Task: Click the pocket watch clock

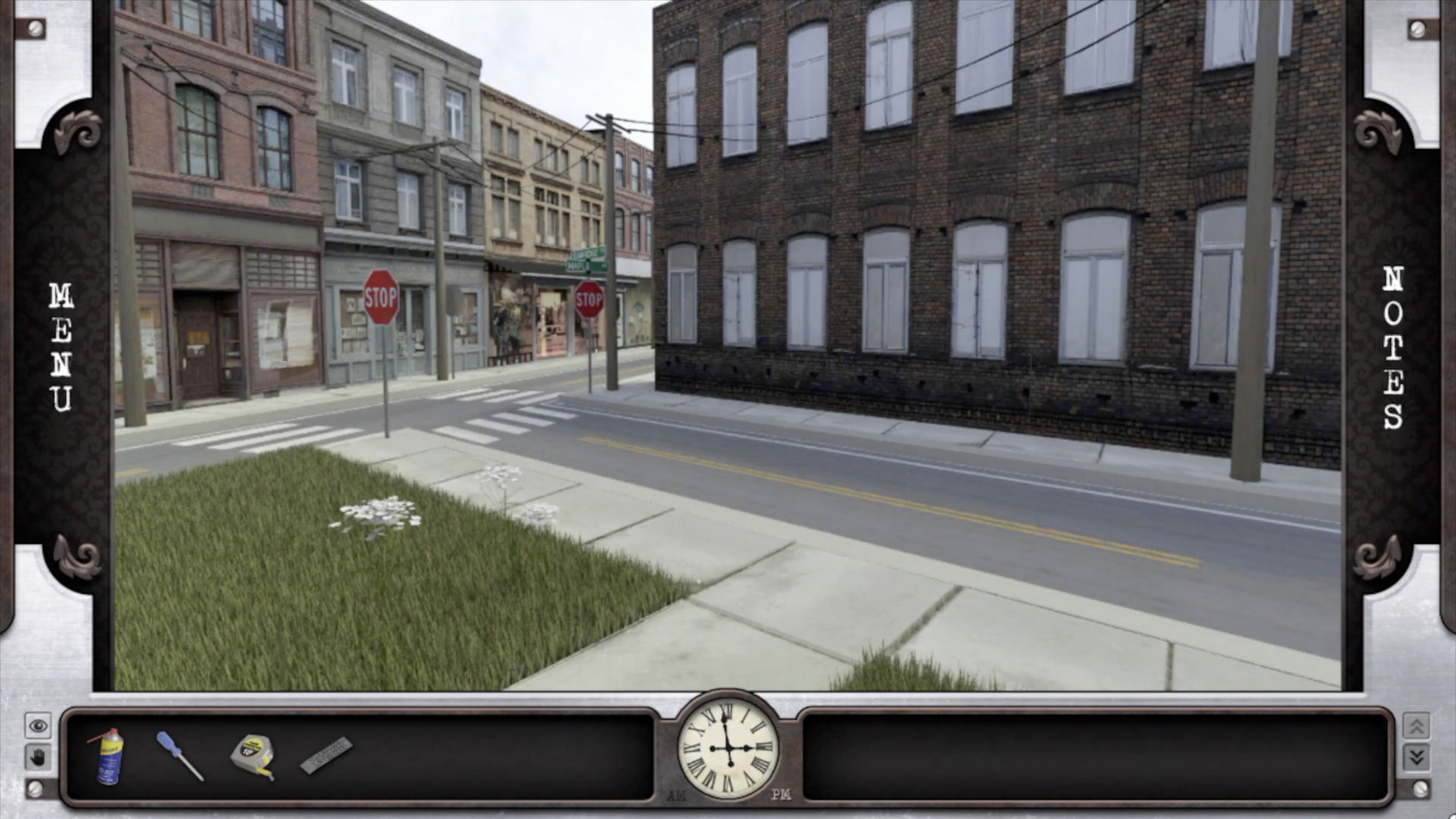Action: point(728,748)
